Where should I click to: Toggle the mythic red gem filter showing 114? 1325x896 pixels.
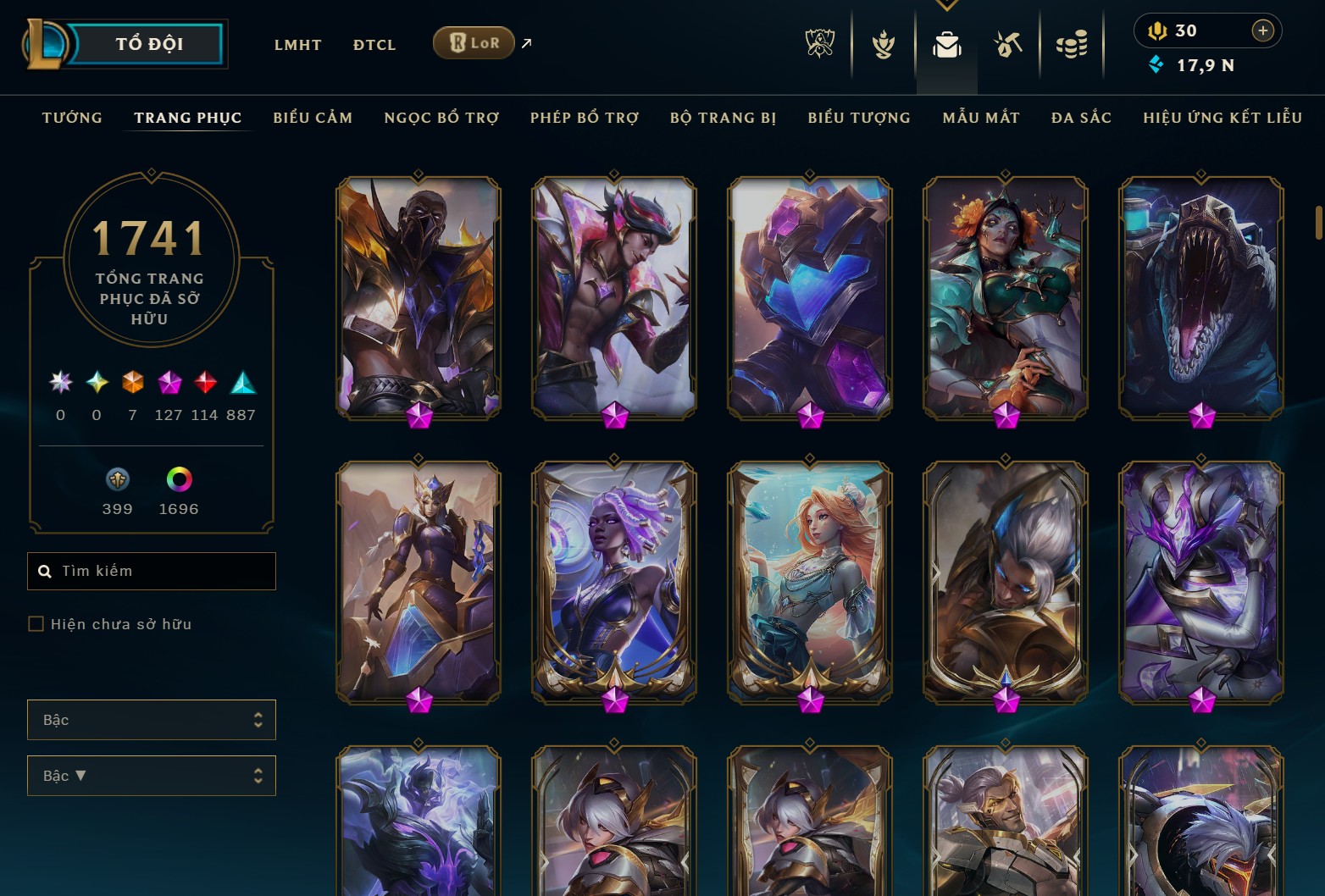pos(203,384)
